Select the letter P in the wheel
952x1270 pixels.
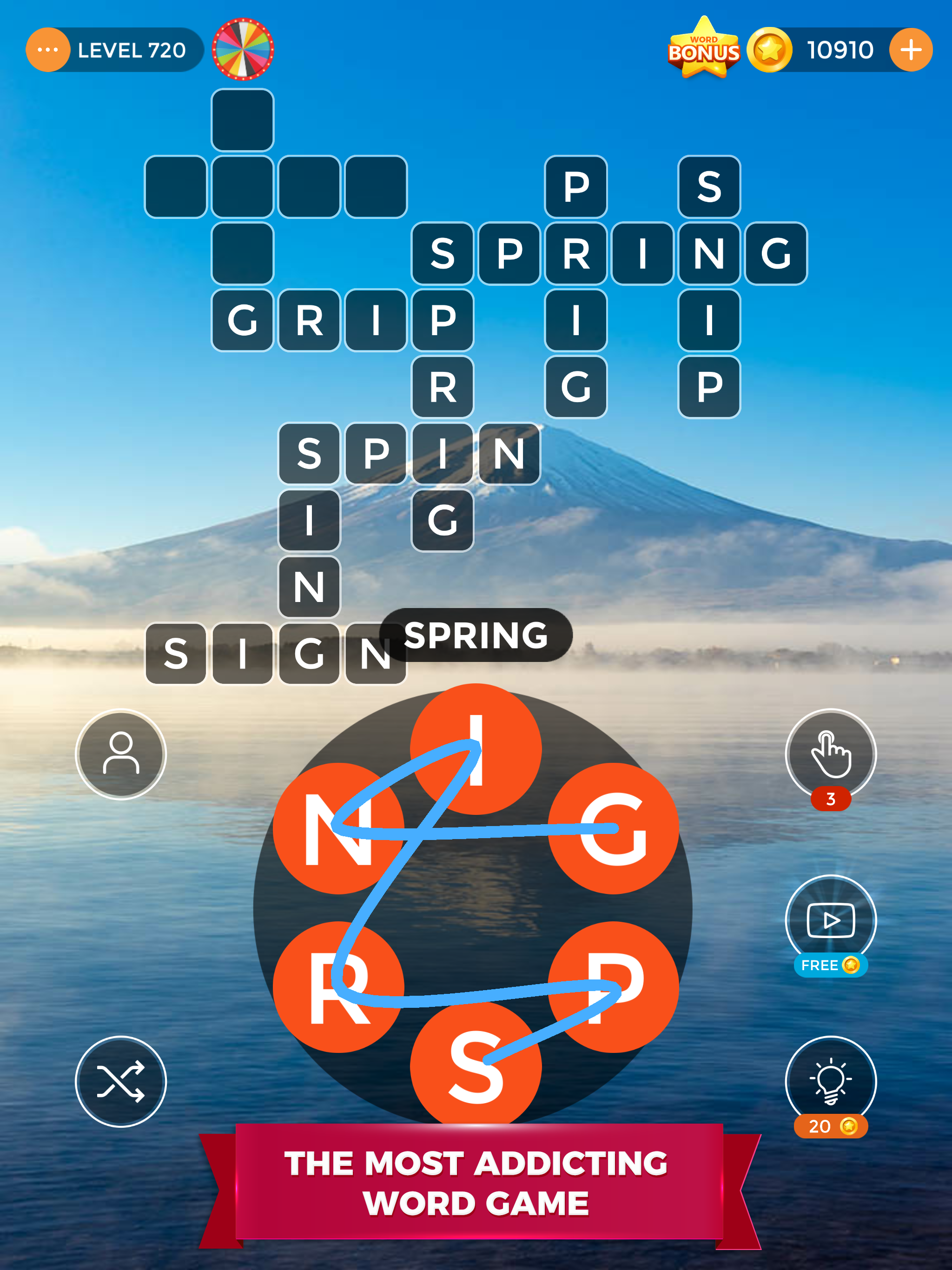click(x=615, y=987)
